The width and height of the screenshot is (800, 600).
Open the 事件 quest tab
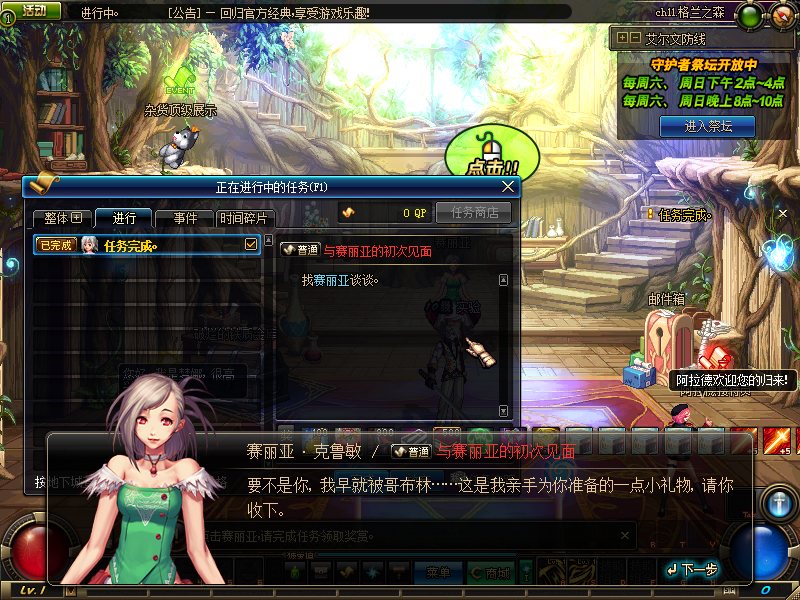coord(185,218)
